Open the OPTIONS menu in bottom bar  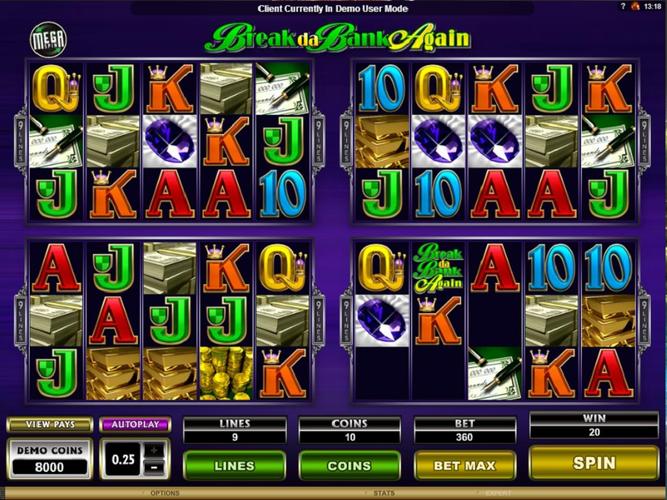(165, 493)
